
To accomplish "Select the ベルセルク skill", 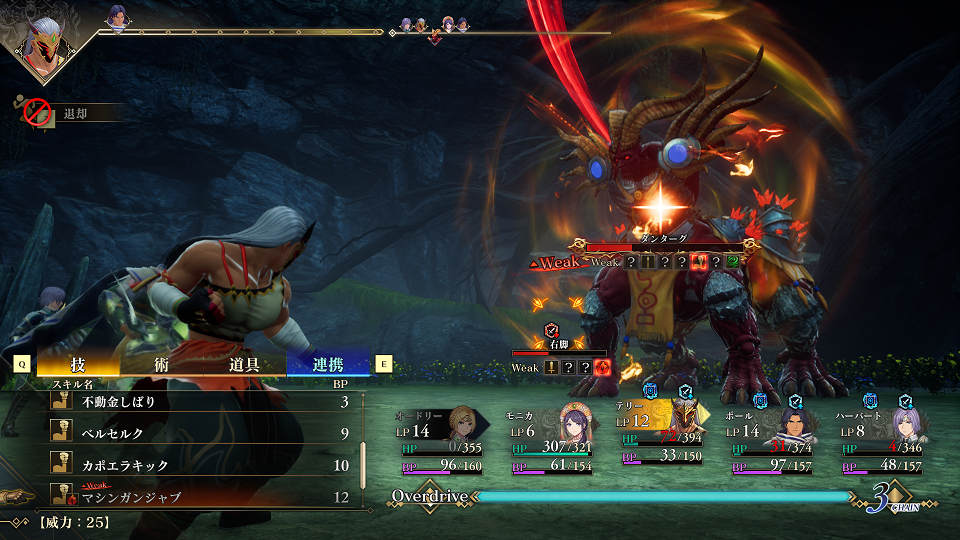I will pos(200,433).
